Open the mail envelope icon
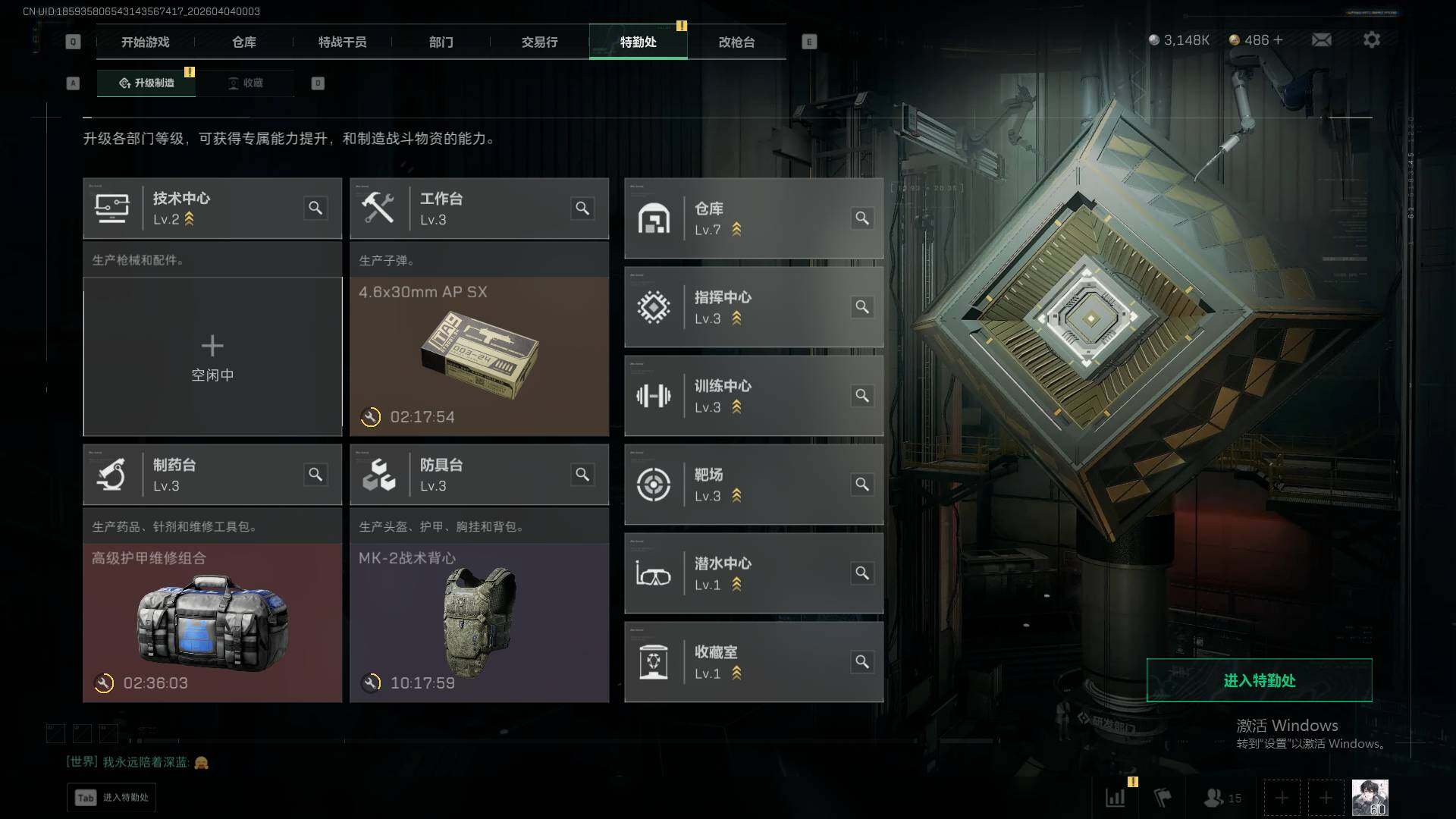 (1321, 39)
